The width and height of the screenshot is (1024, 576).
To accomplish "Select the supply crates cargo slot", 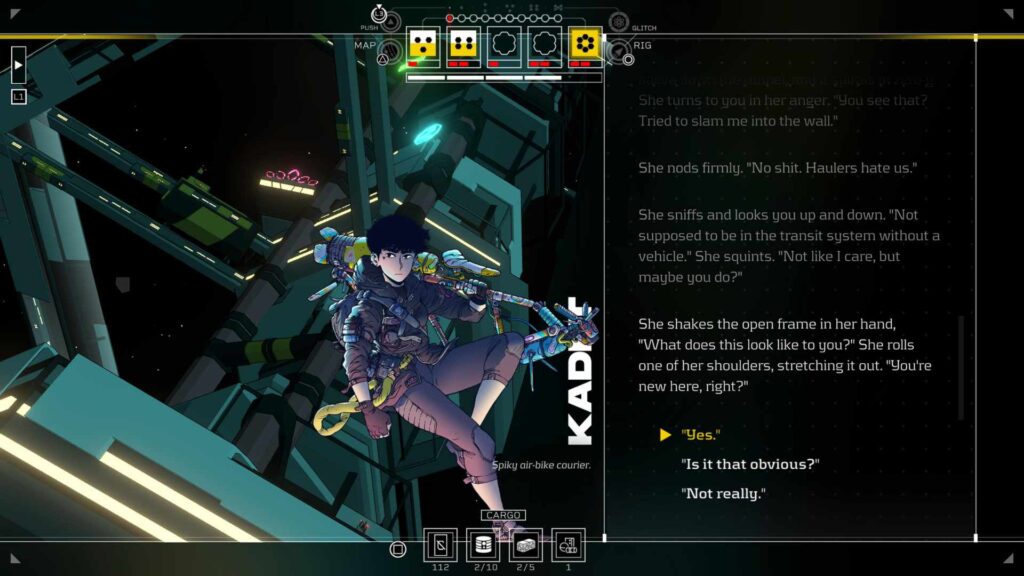I will pyautogui.click(x=527, y=545).
